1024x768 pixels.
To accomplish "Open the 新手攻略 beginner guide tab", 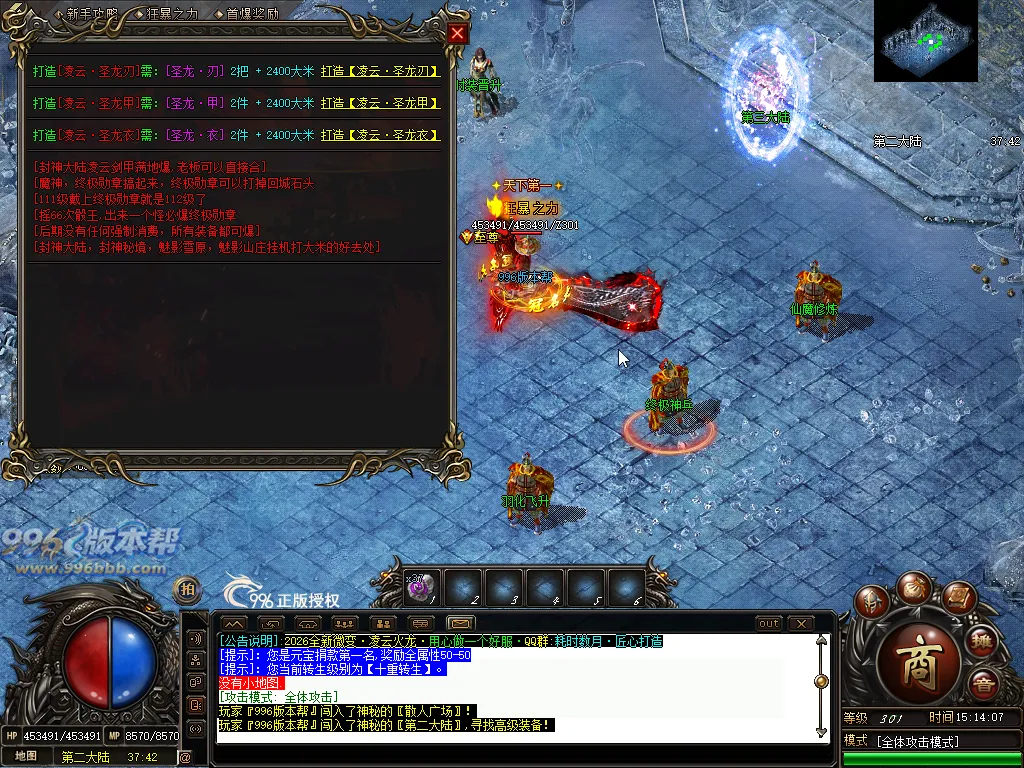I will (x=92, y=14).
